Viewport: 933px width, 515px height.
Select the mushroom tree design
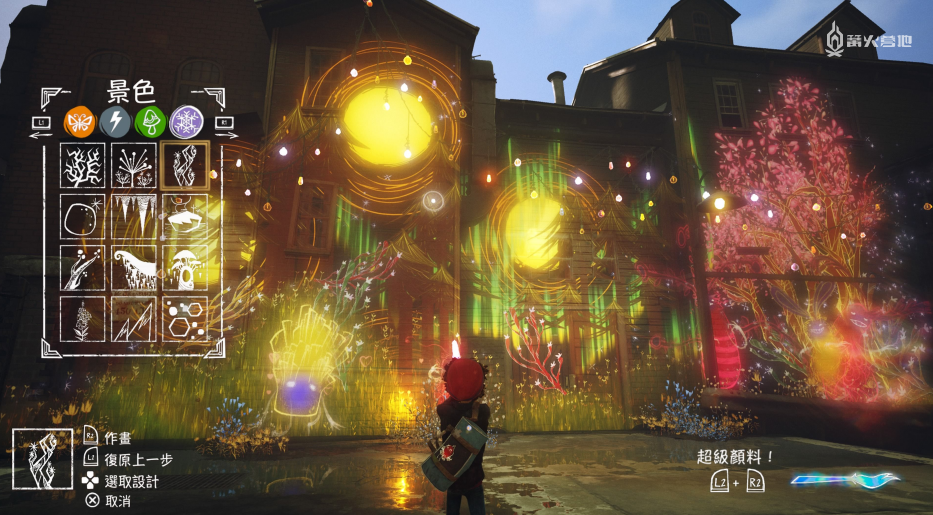pos(185,268)
